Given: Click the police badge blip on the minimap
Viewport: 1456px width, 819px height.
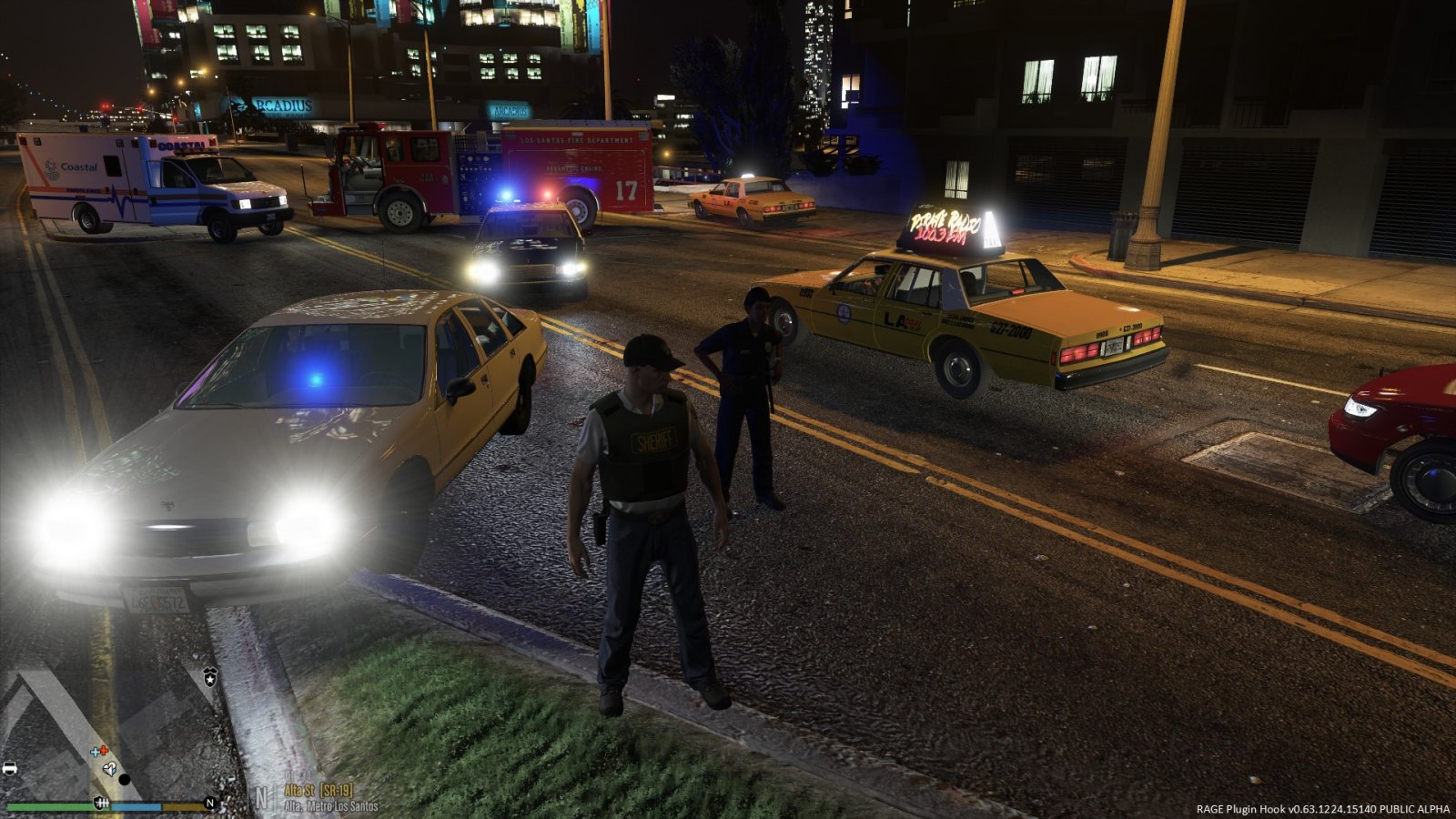Looking at the screenshot, I should [210, 675].
